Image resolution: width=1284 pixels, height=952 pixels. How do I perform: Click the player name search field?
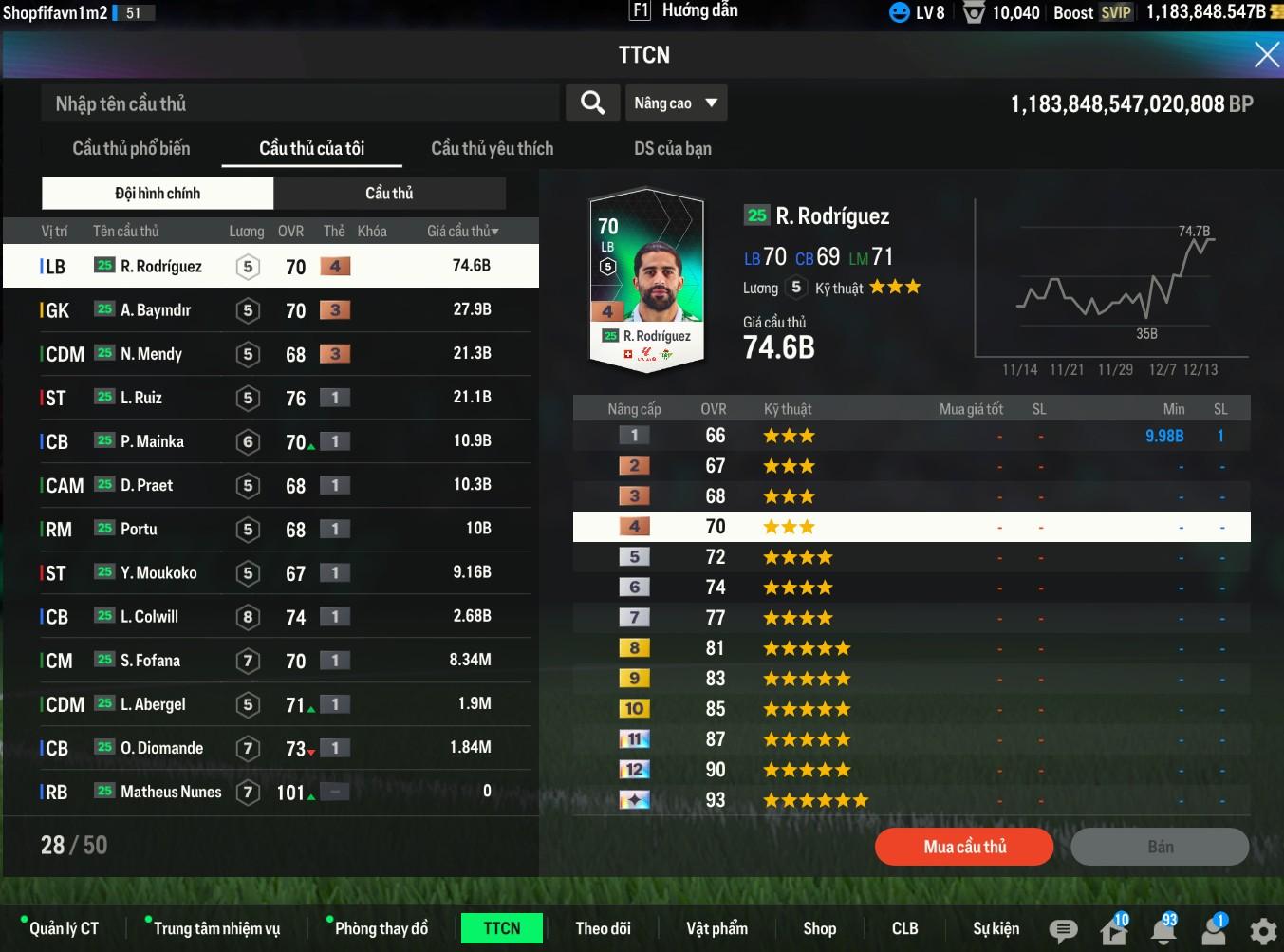click(x=299, y=103)
